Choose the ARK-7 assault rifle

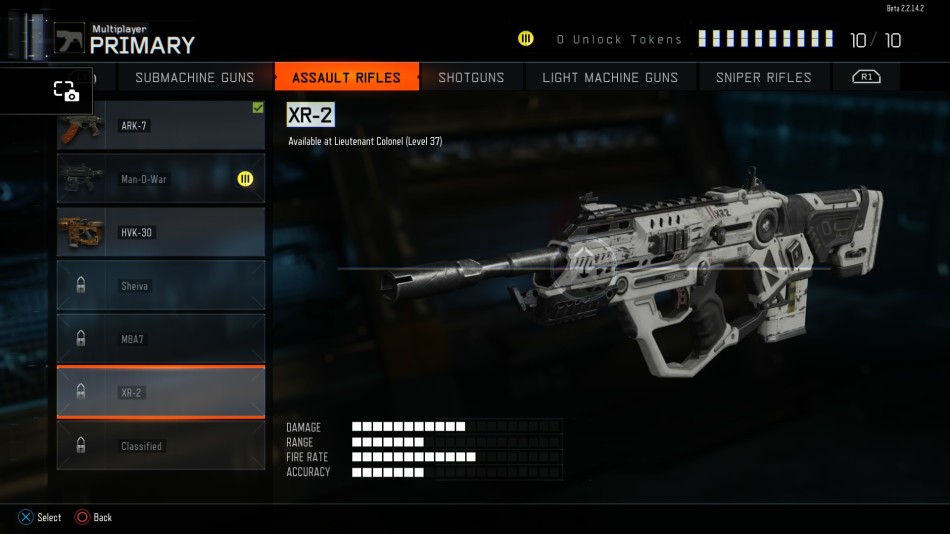pyautogui.click(x=161, y=126)
